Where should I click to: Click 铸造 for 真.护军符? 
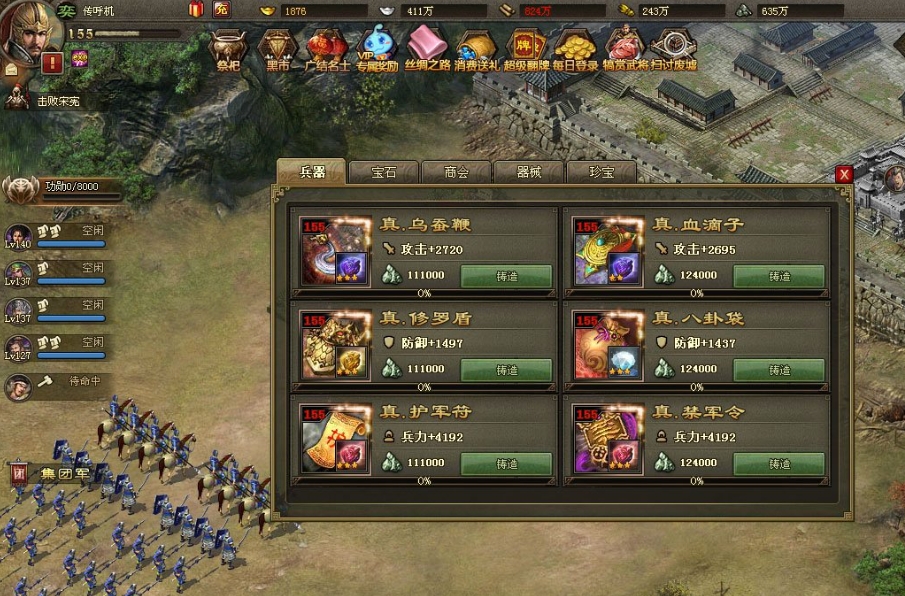pos(506,464)
